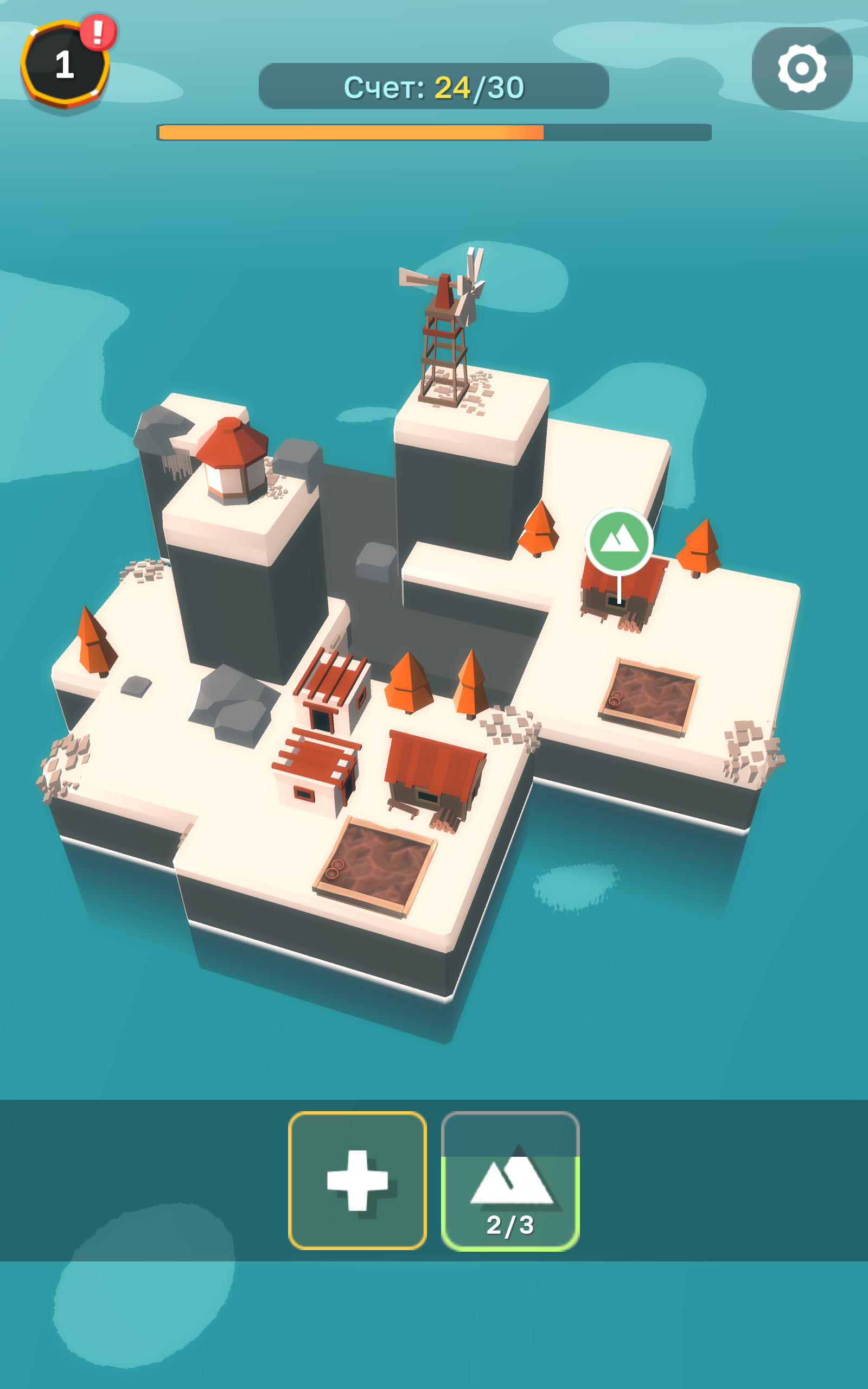
Task: Tap the score counter showing 24/30
Action: (434, 86)
